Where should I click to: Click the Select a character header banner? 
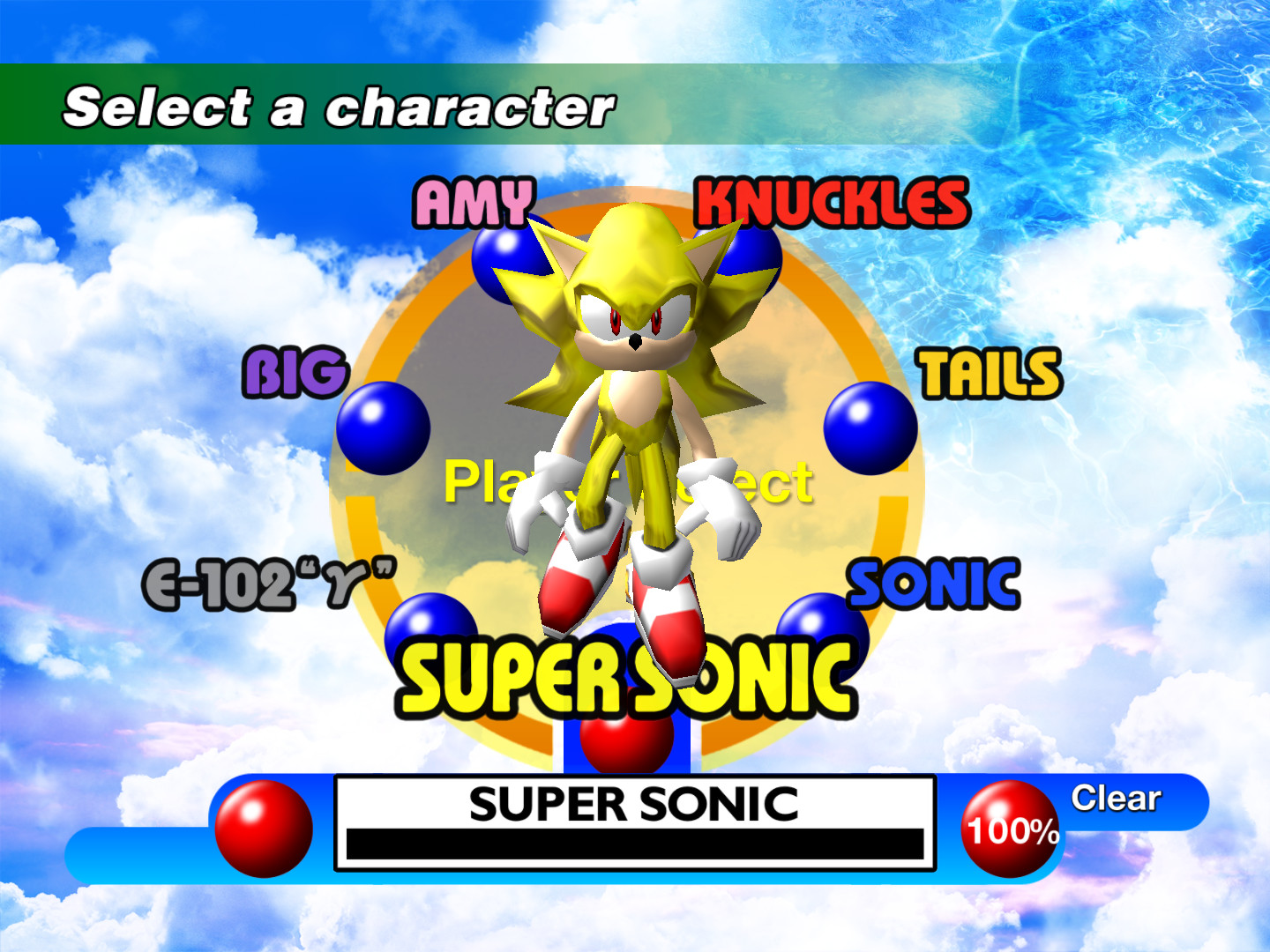coord(340,106)
